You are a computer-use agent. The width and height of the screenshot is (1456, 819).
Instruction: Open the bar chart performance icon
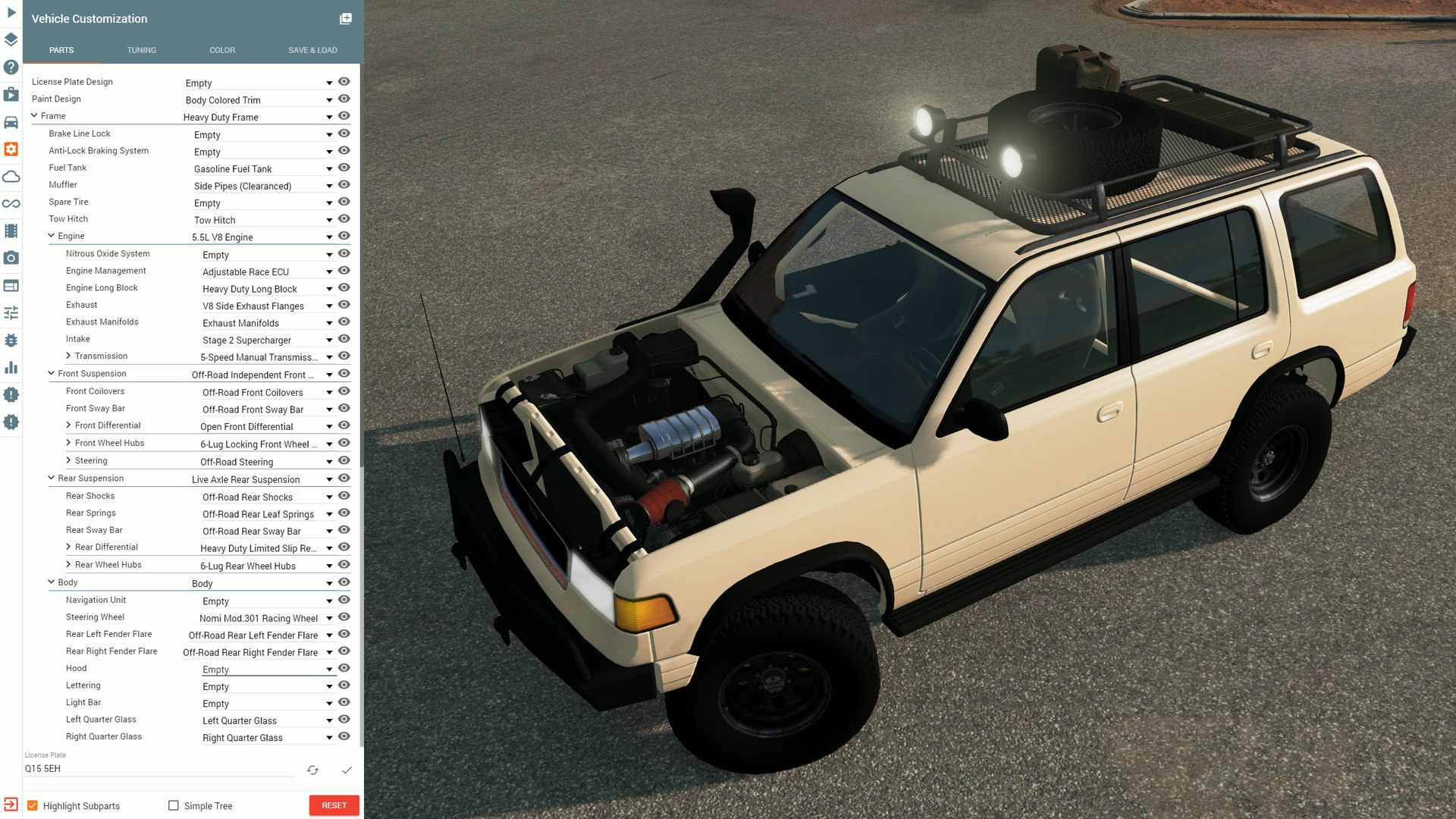pos(11,367)
